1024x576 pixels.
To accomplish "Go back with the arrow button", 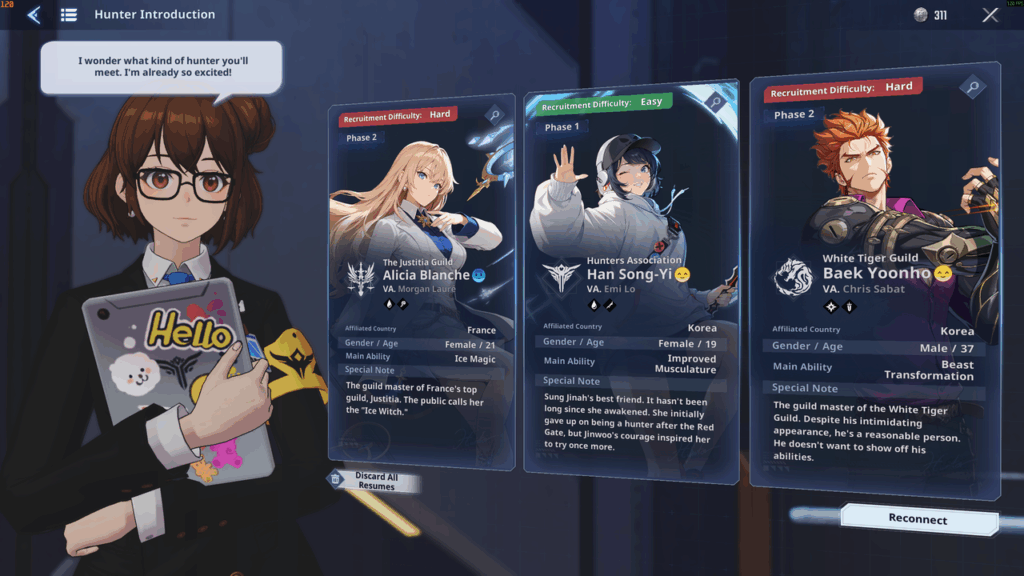I will pyautogui.click(x=34, y=15).
